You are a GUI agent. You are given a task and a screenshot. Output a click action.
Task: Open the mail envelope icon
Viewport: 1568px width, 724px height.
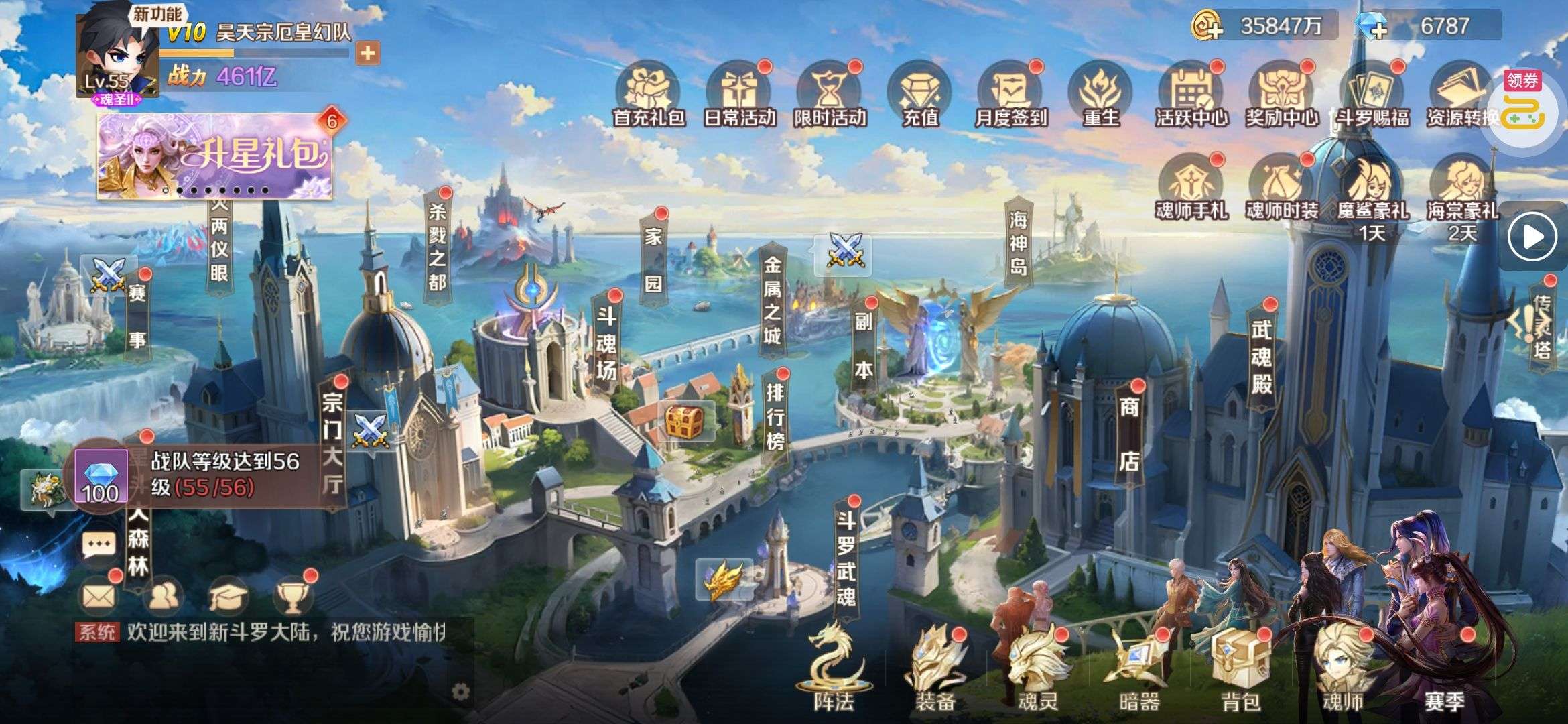99,594
